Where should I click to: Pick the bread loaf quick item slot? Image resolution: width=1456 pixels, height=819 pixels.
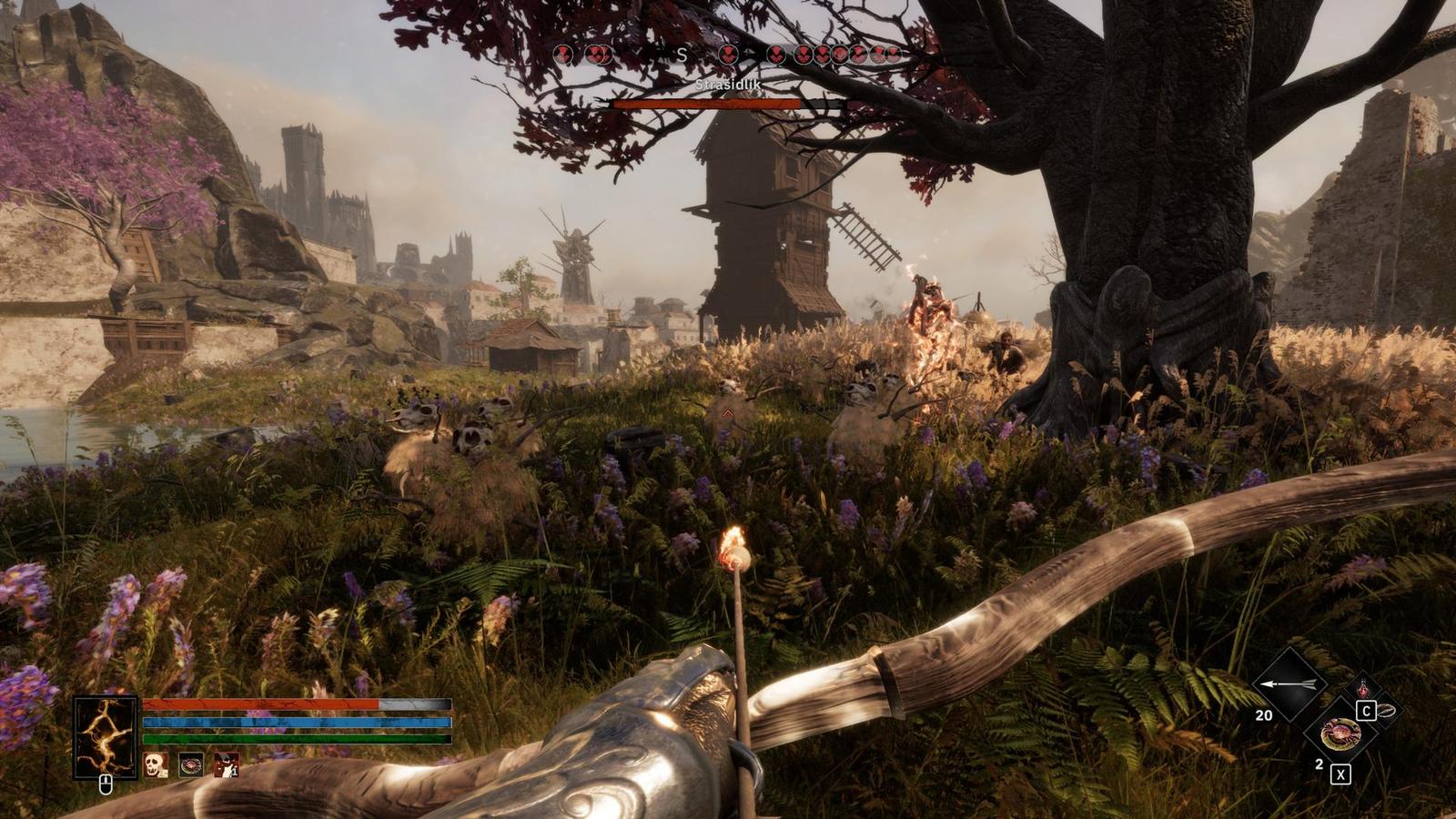[x=1386, y=710]
